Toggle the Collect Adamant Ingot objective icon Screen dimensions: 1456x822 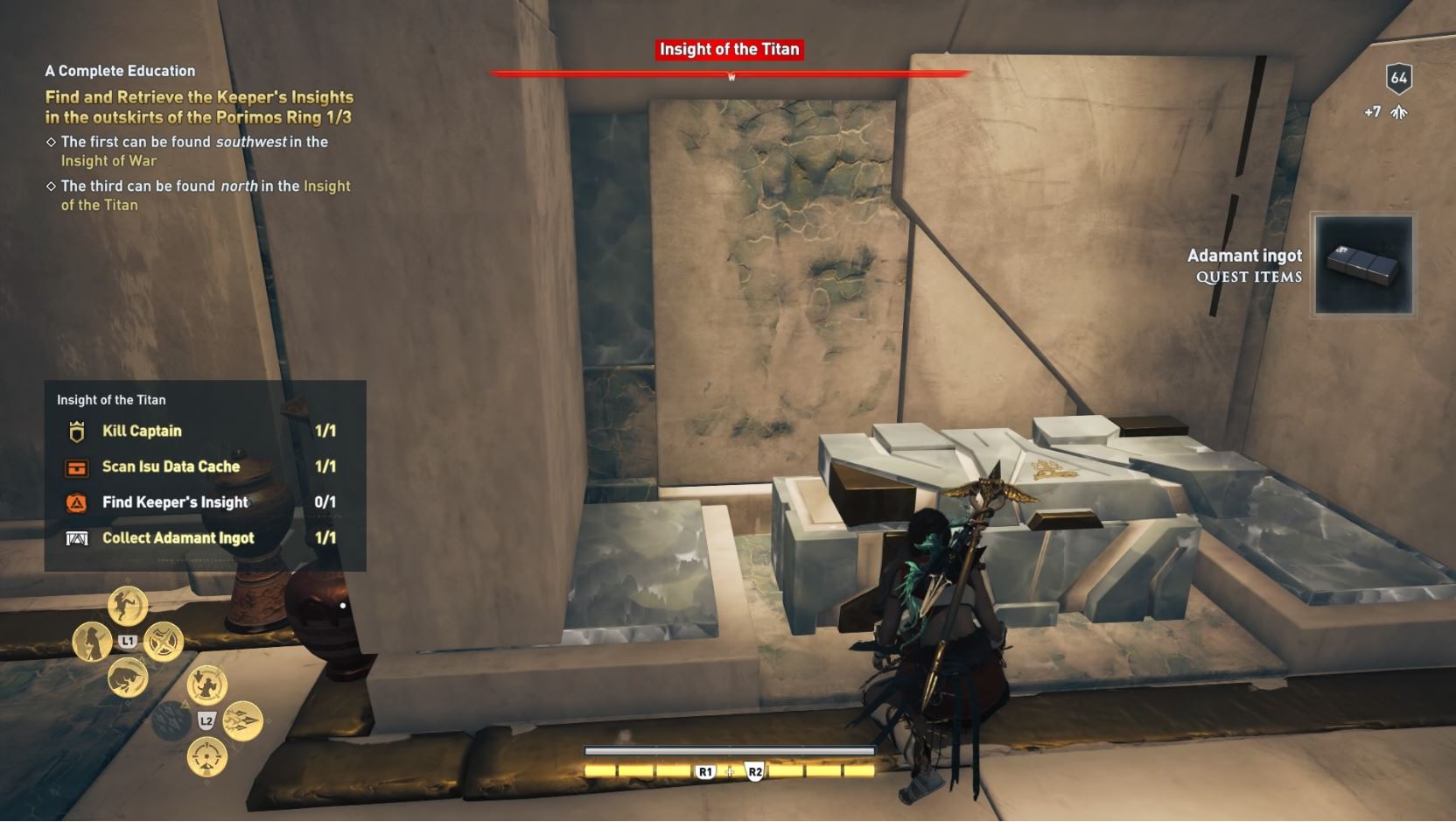(x=77, y=537)
